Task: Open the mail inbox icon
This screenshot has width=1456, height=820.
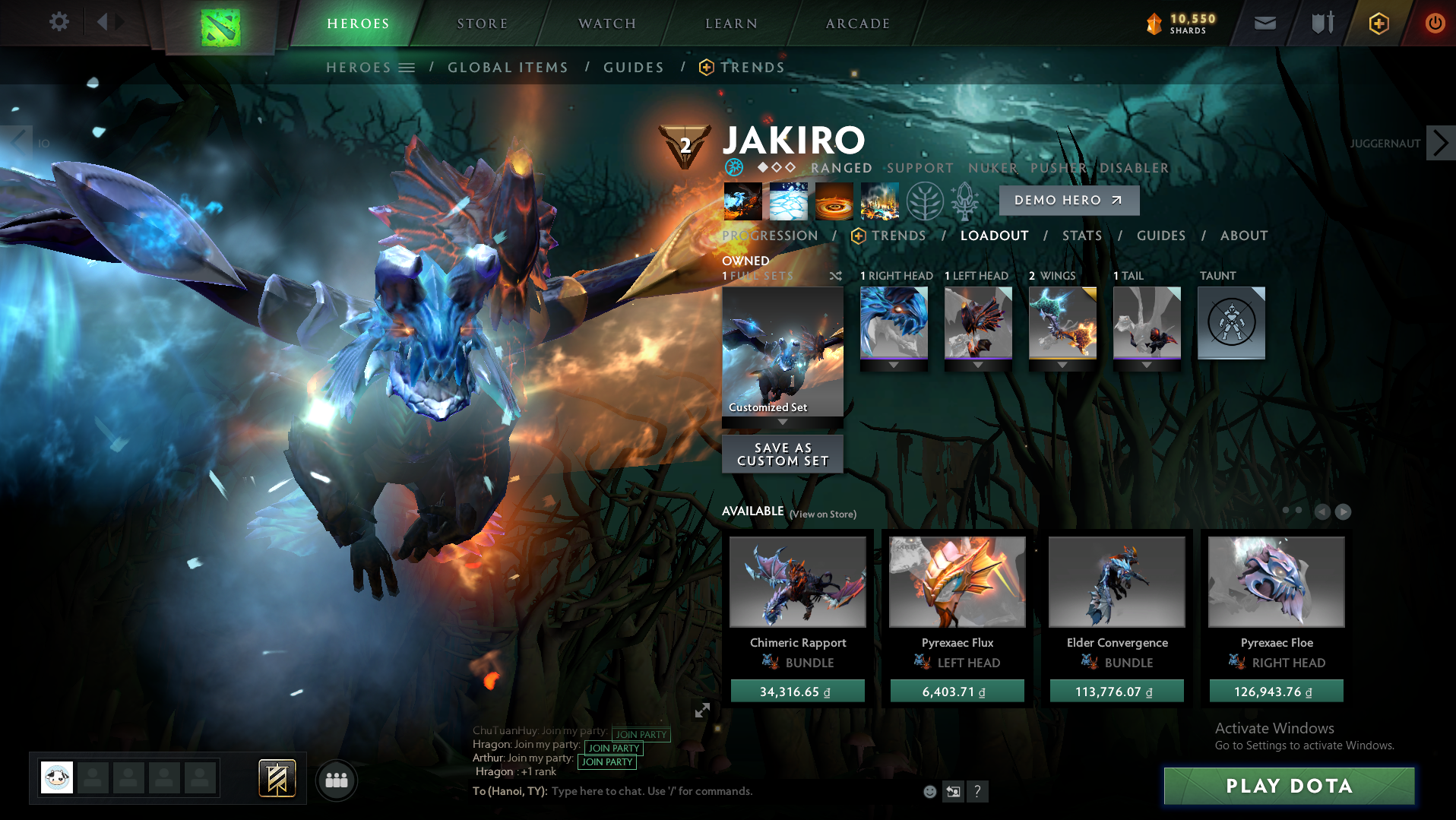Action: pos(1264,23)
